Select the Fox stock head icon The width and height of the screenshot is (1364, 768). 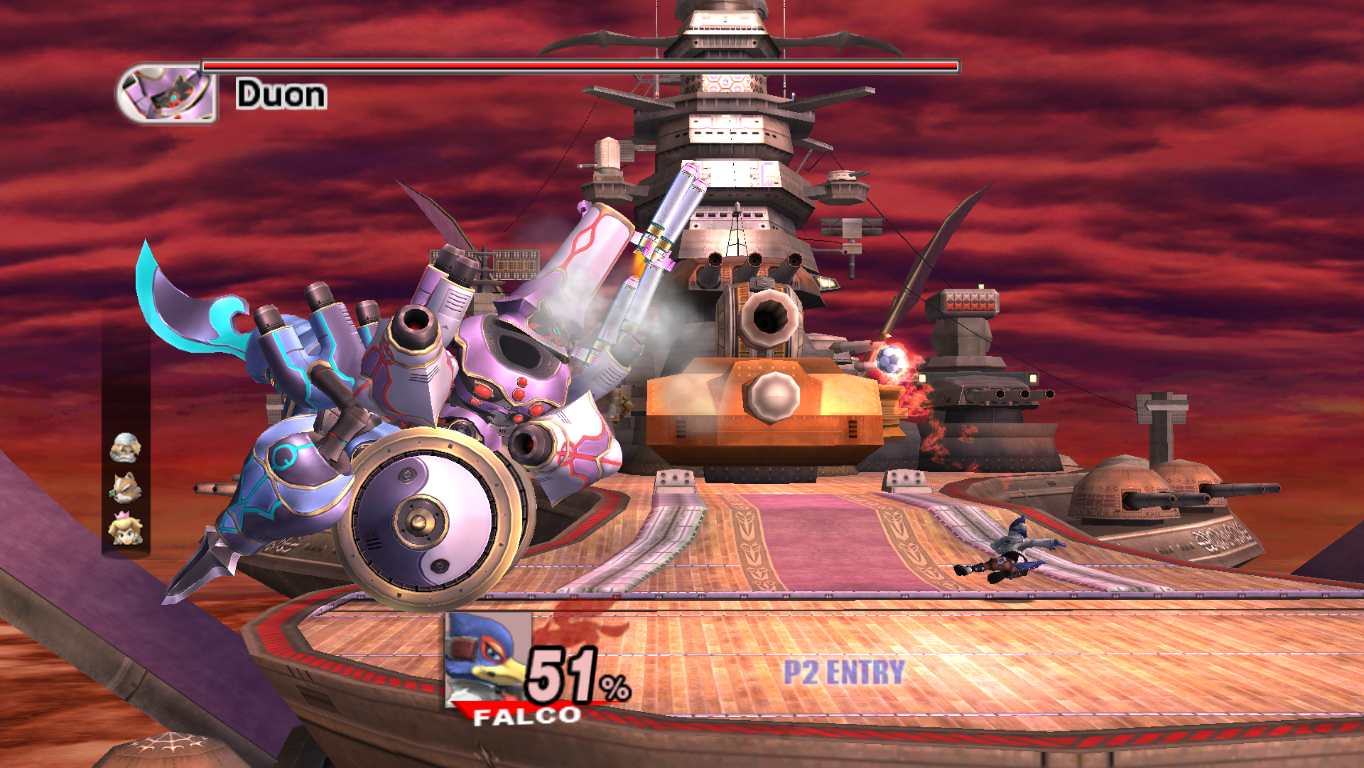(x=125, y=488)
